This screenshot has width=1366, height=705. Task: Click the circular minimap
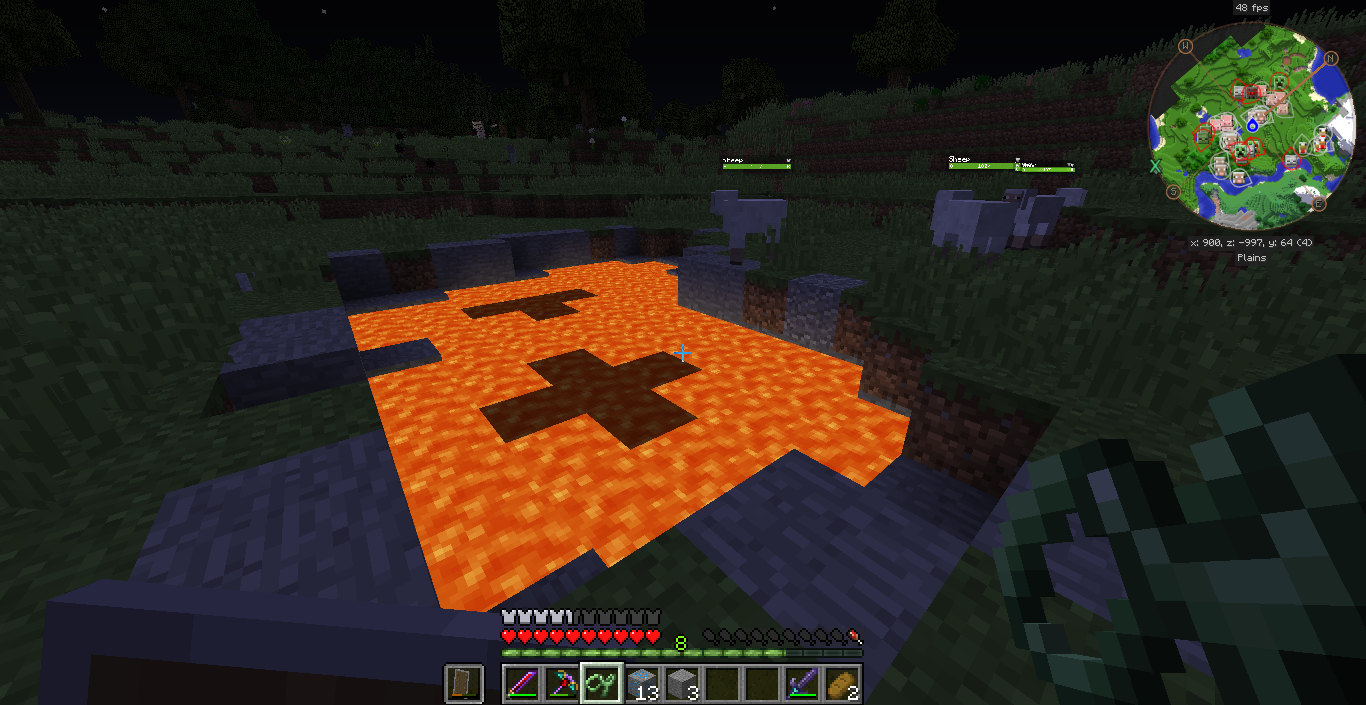[1250, 138]
